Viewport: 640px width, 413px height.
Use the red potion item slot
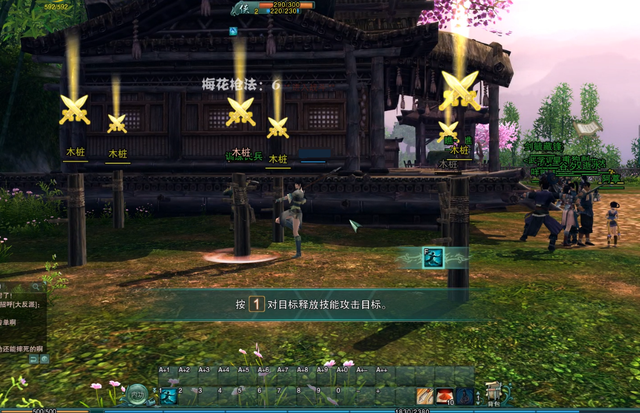[x=445, y=395]
